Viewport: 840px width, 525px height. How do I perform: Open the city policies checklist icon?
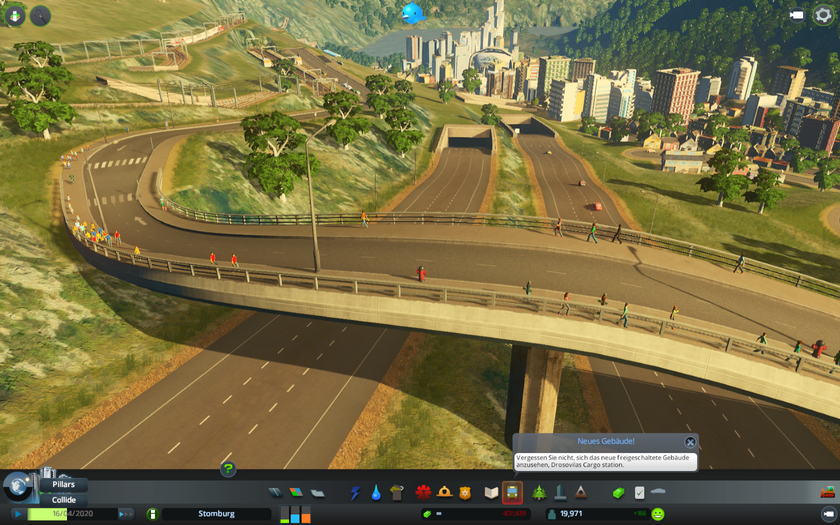point(639,493)
